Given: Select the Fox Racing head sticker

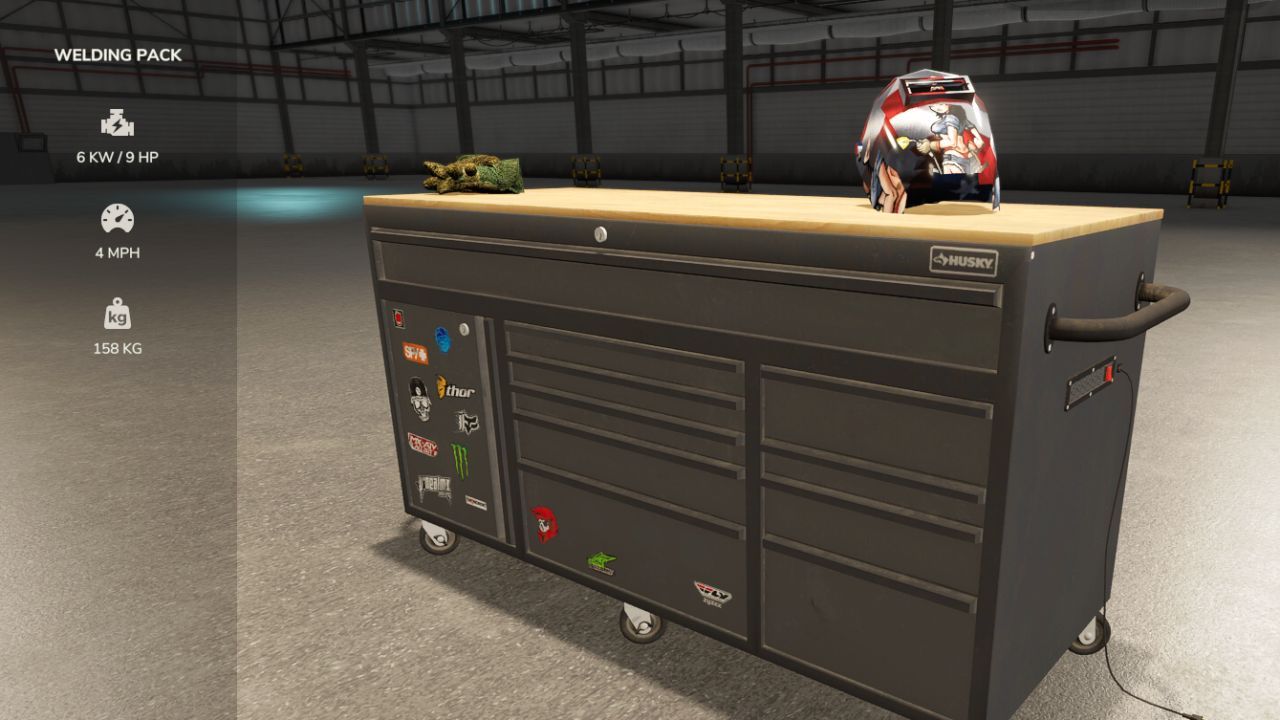Looking at the screenshot, I should point(466,422).
